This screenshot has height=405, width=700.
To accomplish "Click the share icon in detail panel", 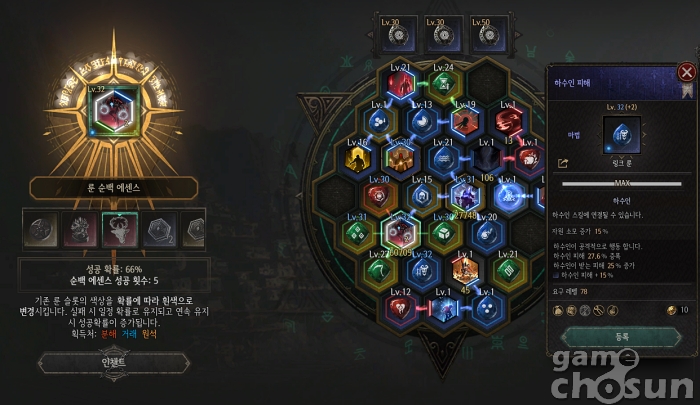I will (x=562, y=162).
